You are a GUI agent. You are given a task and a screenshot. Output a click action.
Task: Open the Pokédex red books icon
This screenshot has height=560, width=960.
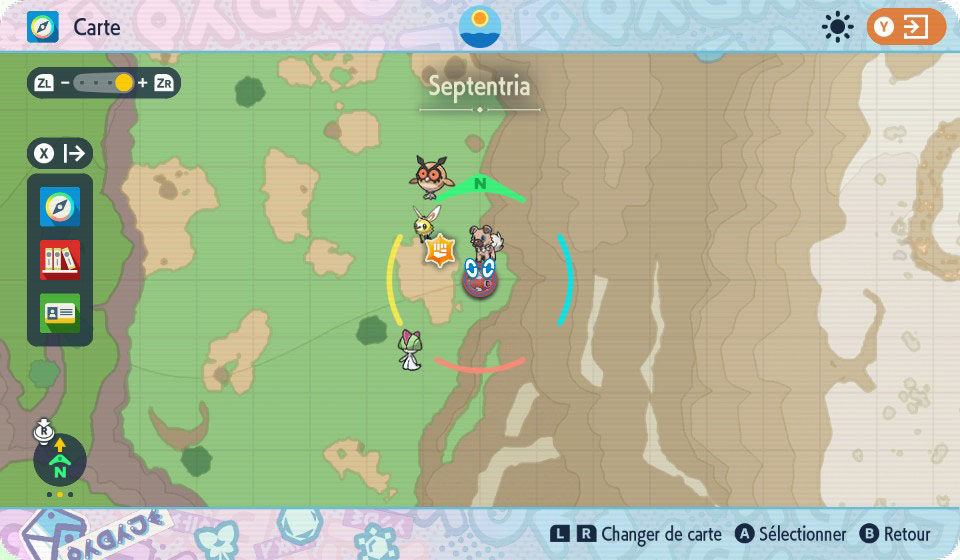click(60, 260)
